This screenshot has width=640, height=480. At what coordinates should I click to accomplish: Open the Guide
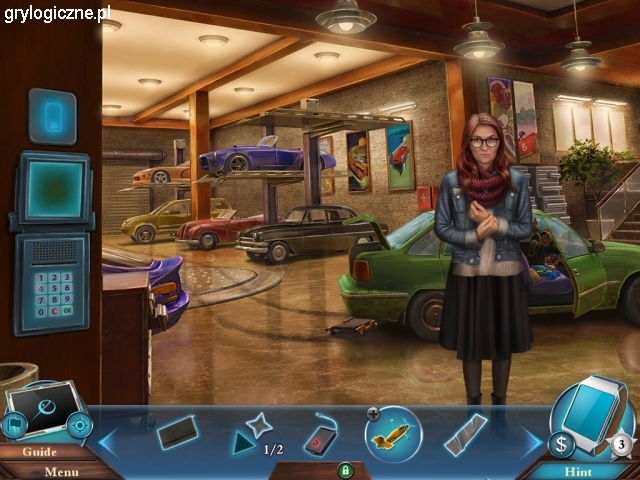(x=40, y=451)
